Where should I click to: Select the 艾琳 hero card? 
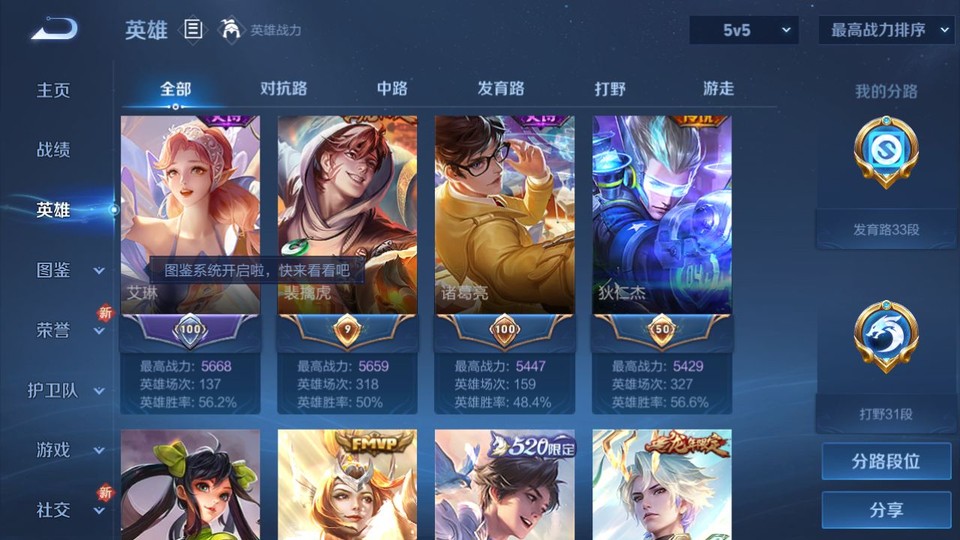tap(190, 215)
